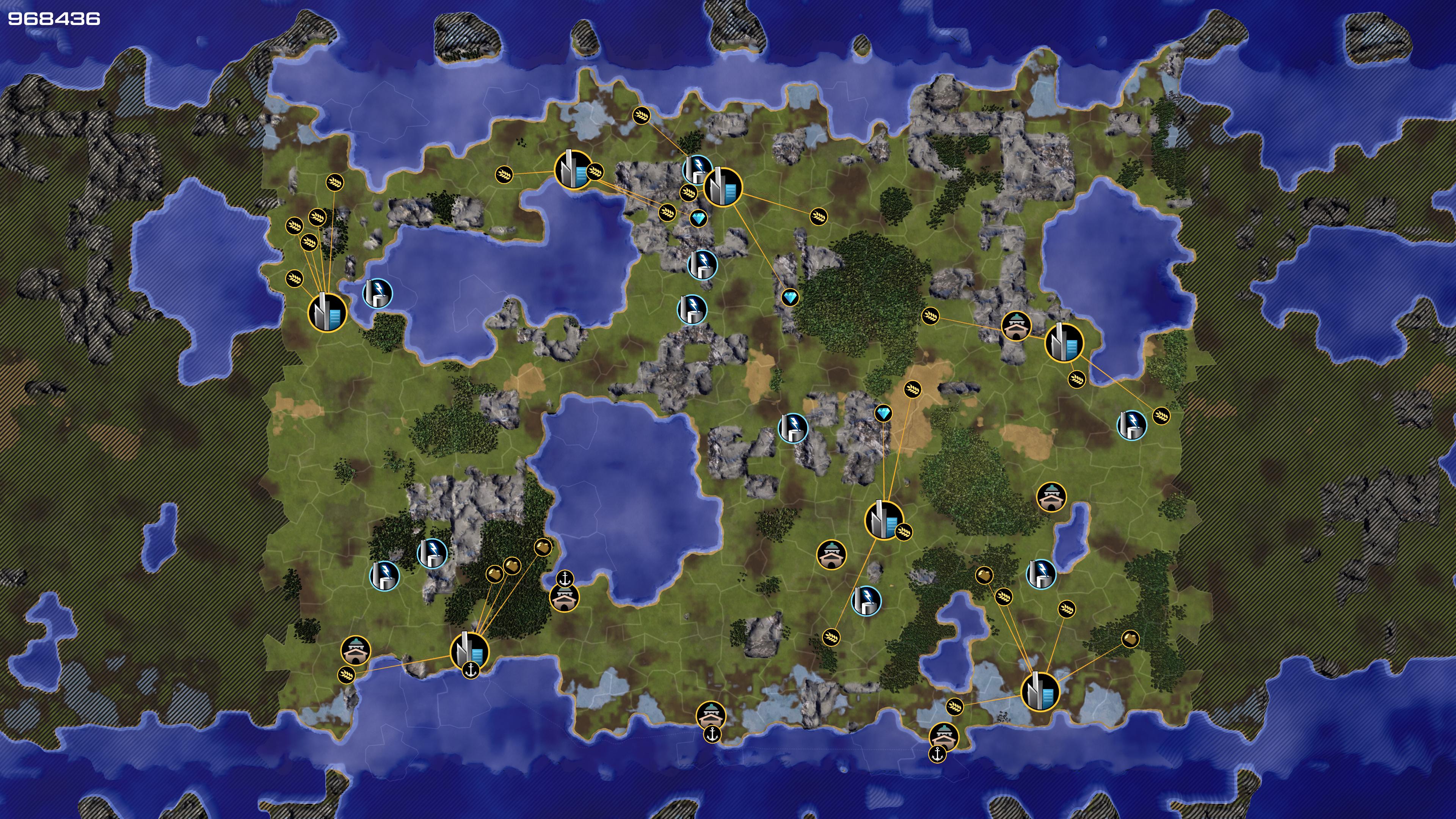Screen dimensions: 1456x819
Task: Click the domed outpost touching a city marker
Action: (1016, 327)
